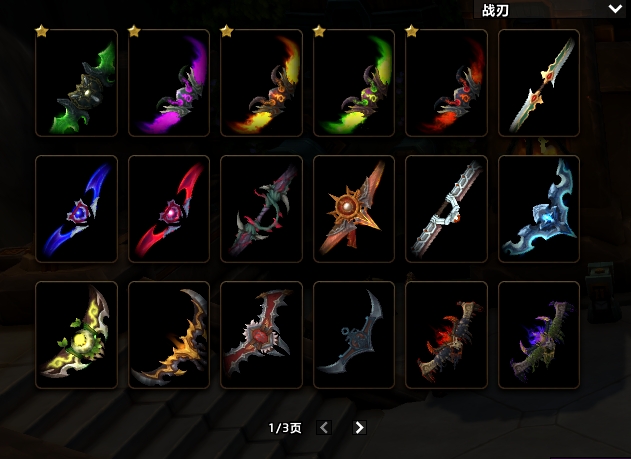Select the dark grey bat-wing blade
Image resolution: width=631 pixels, height=459 pixels.
coord(354,335)
